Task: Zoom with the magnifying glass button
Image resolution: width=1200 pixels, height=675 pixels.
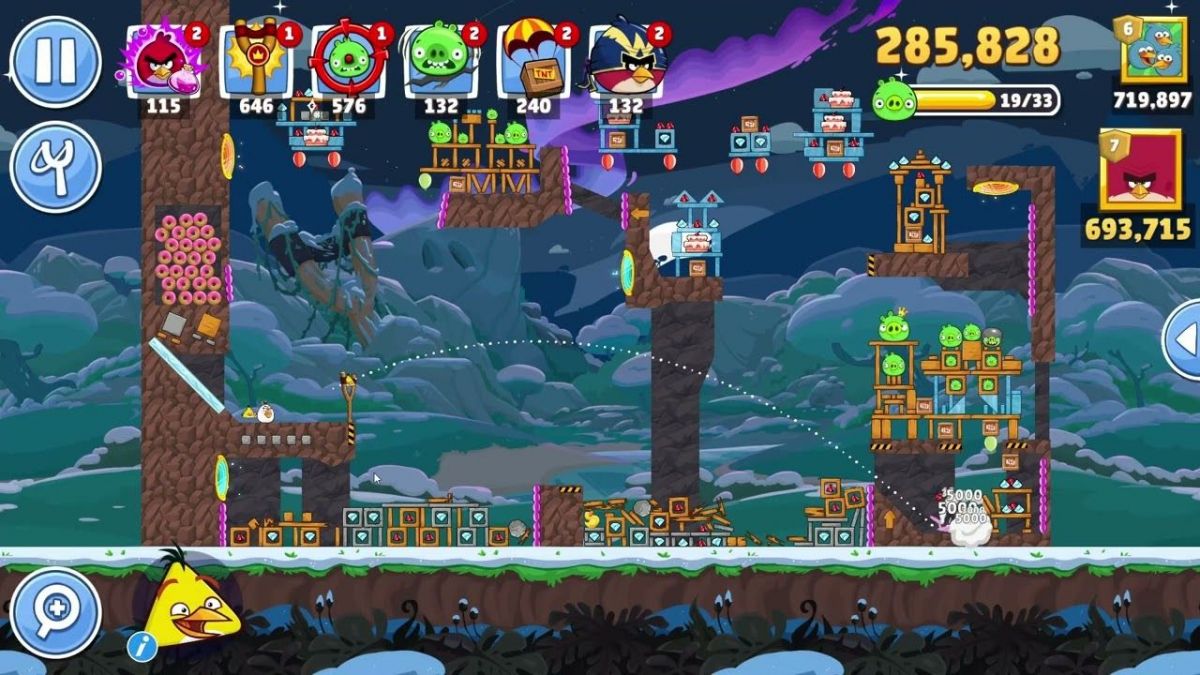Action: click(55, 612)
